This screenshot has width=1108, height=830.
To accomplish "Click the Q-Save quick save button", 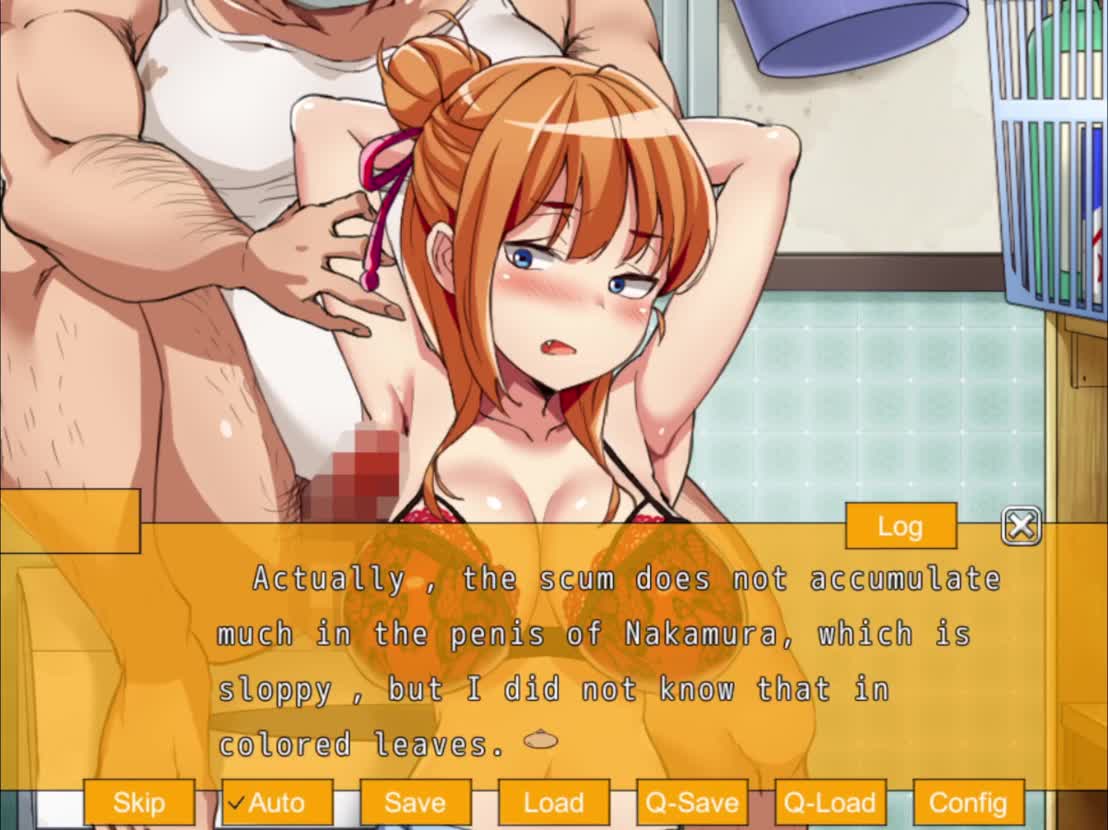I will [x=691, y=802].
